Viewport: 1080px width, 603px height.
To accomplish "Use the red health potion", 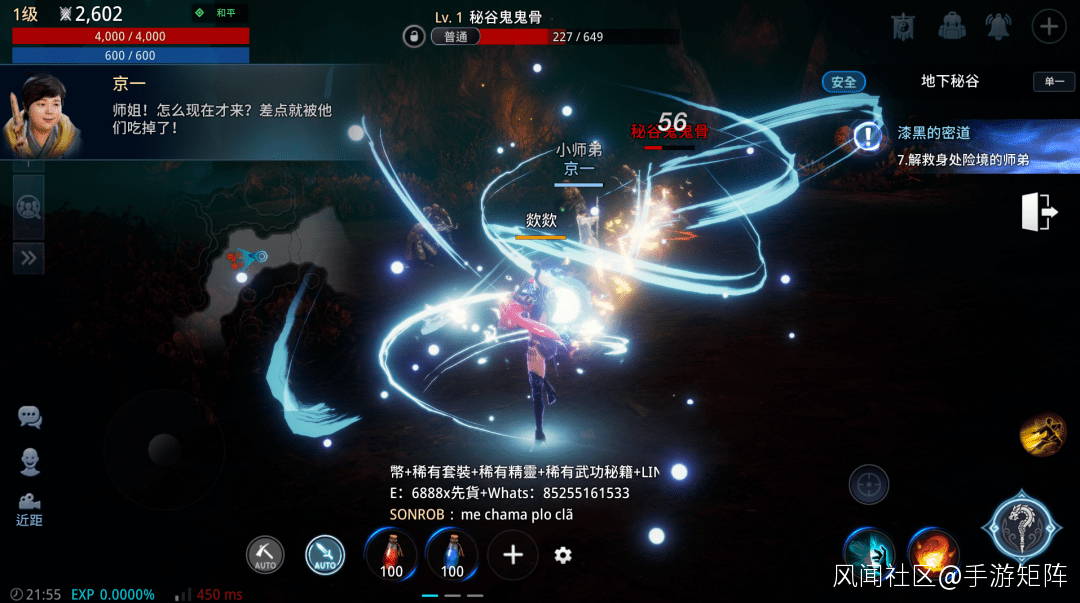I will (391, 554).
